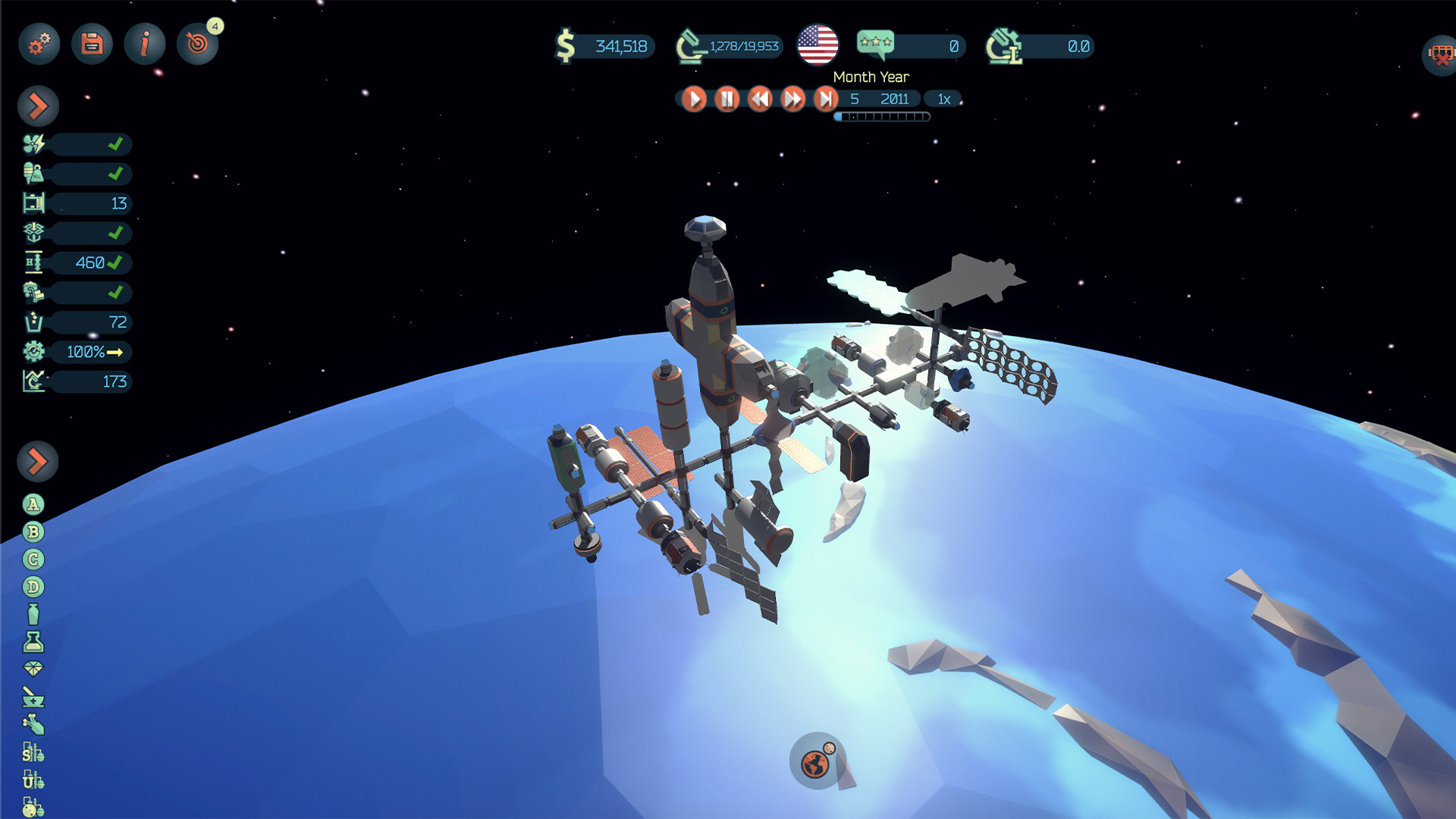Viewport: 1456px width, 819px height.
Task: Expand the station status panel arrow
Action: click(x=38, y=106)
